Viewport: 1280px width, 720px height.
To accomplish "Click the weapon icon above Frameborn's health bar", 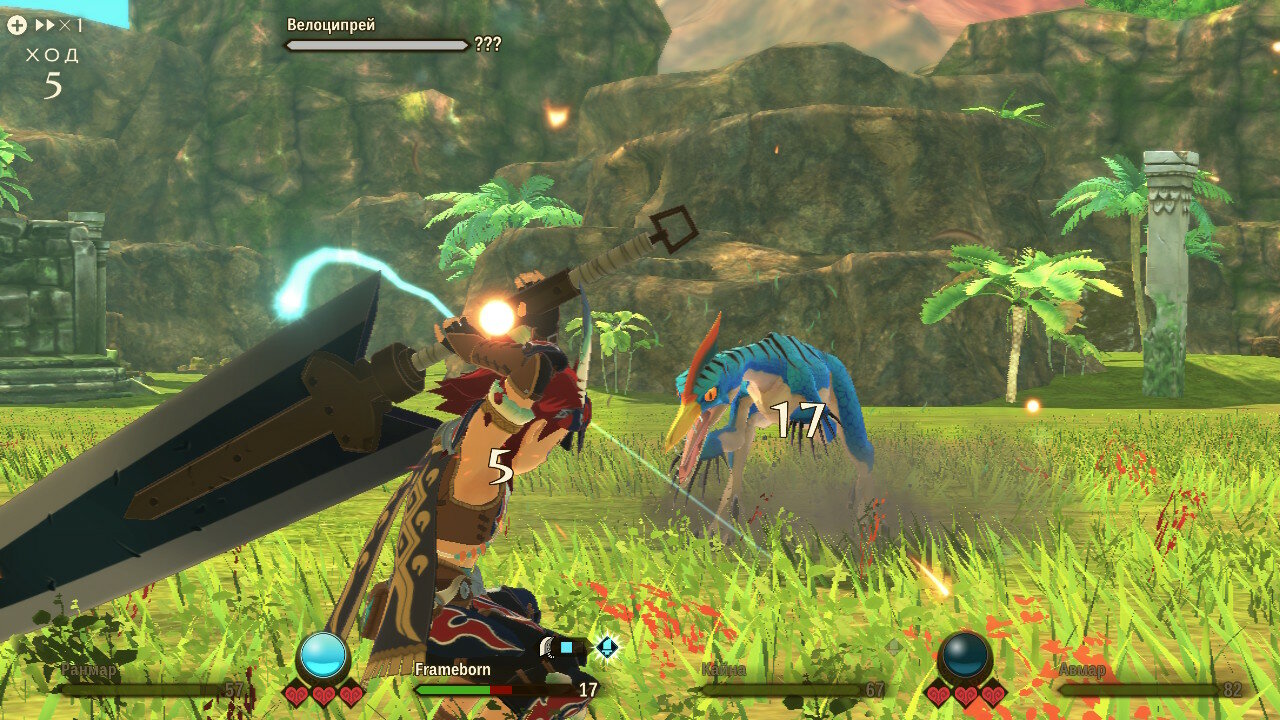I will coord(556,648).
